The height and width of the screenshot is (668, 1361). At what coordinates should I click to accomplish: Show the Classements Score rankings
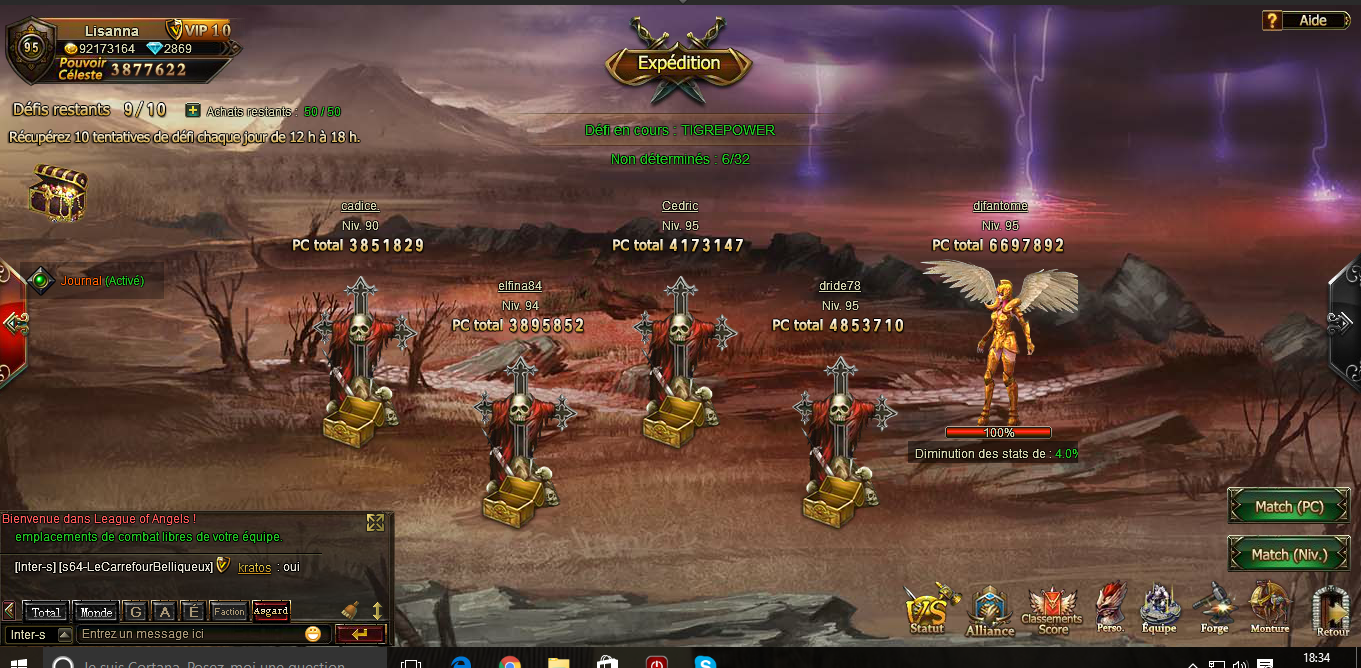click(1052, 610)
